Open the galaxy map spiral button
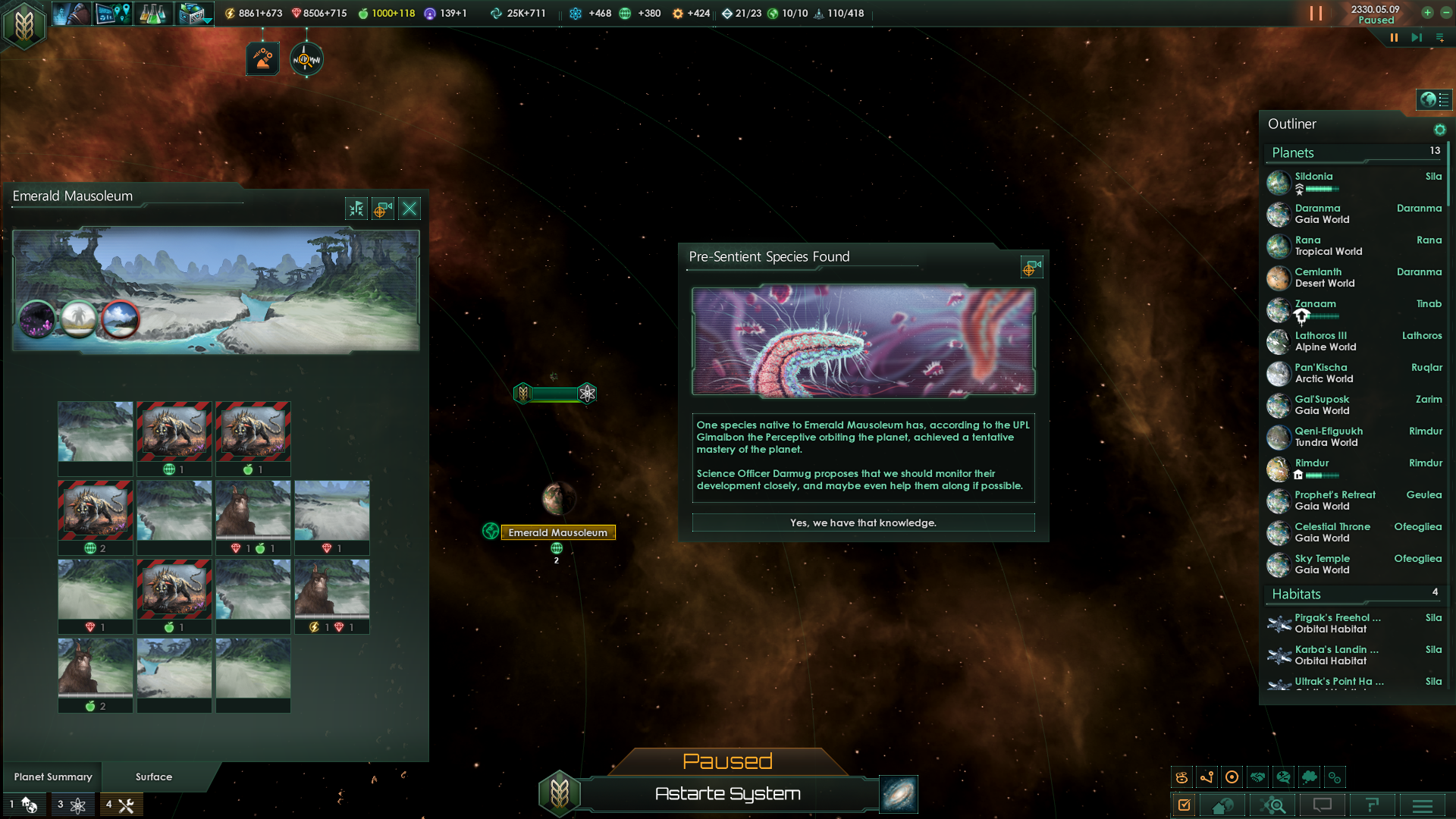Viewport: 1456px width, 819px height. pyautogui.click(x=899, y=794)
